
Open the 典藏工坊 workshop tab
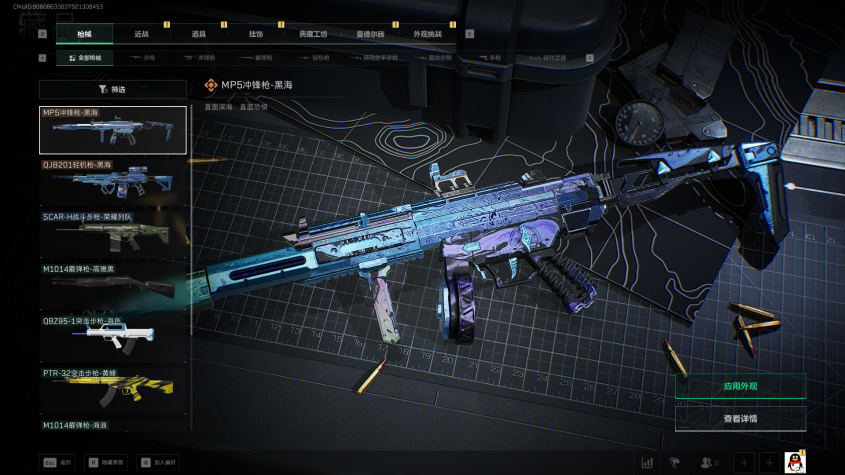click(313, 34)
